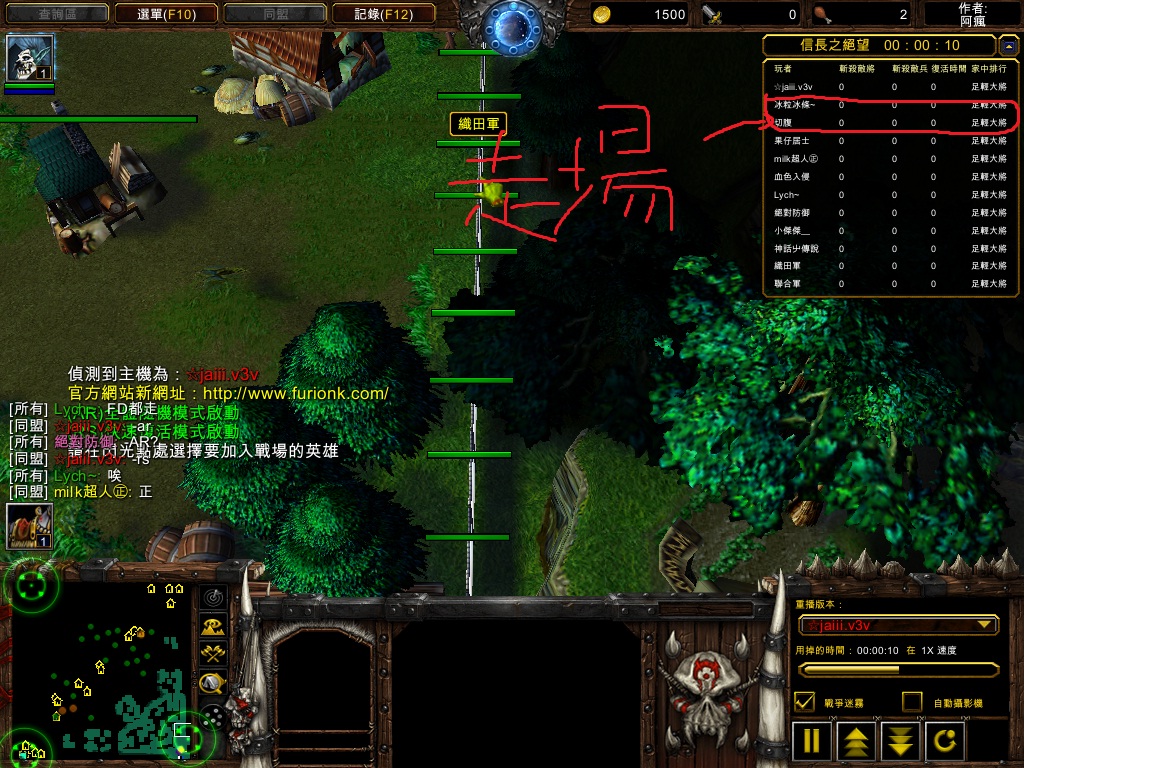1152x768 pixels.
Task: Toggle minimap terrain display button
Action: (213, 627)
